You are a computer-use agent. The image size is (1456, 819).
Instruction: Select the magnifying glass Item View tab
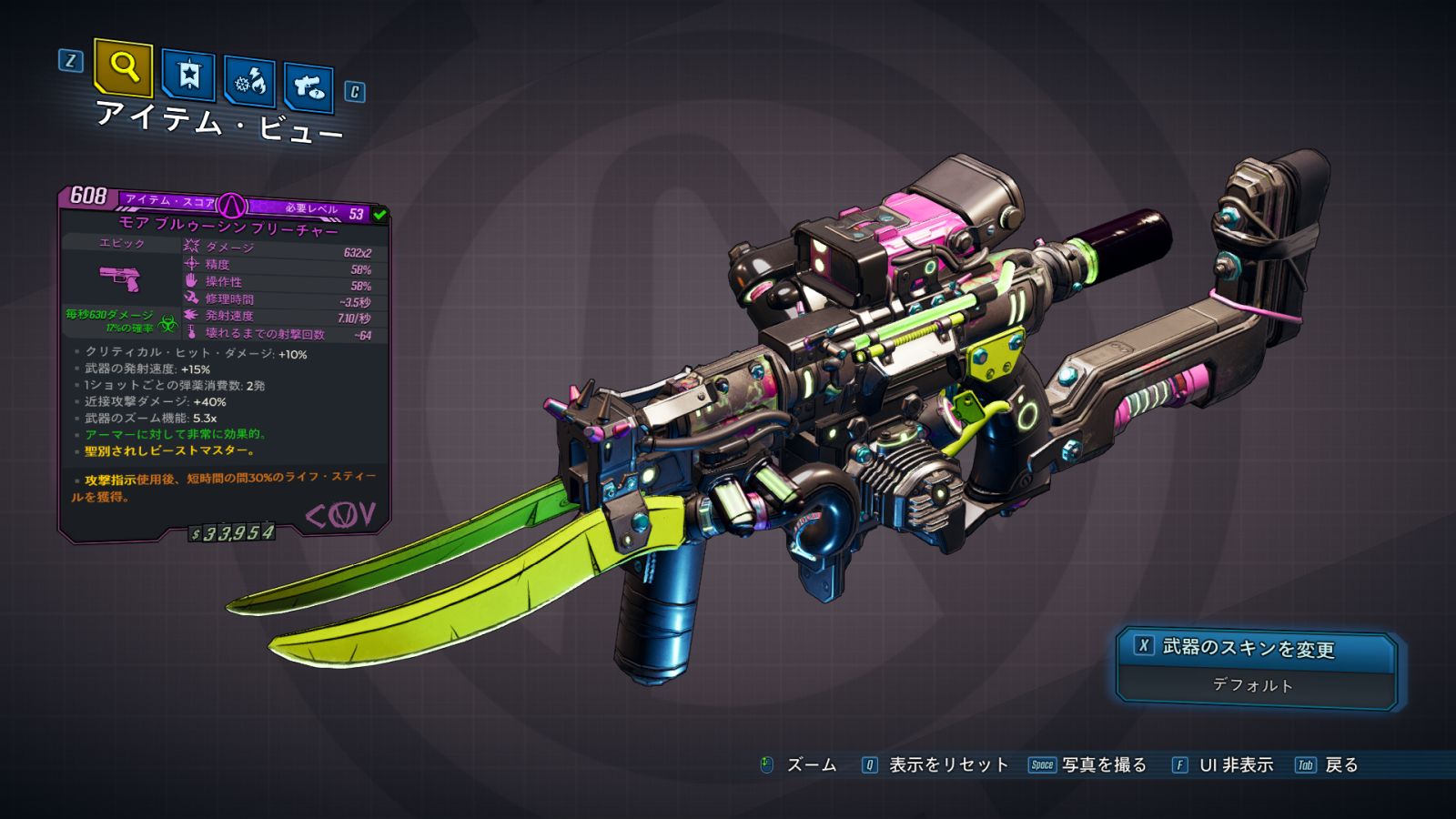coord(123,67)
